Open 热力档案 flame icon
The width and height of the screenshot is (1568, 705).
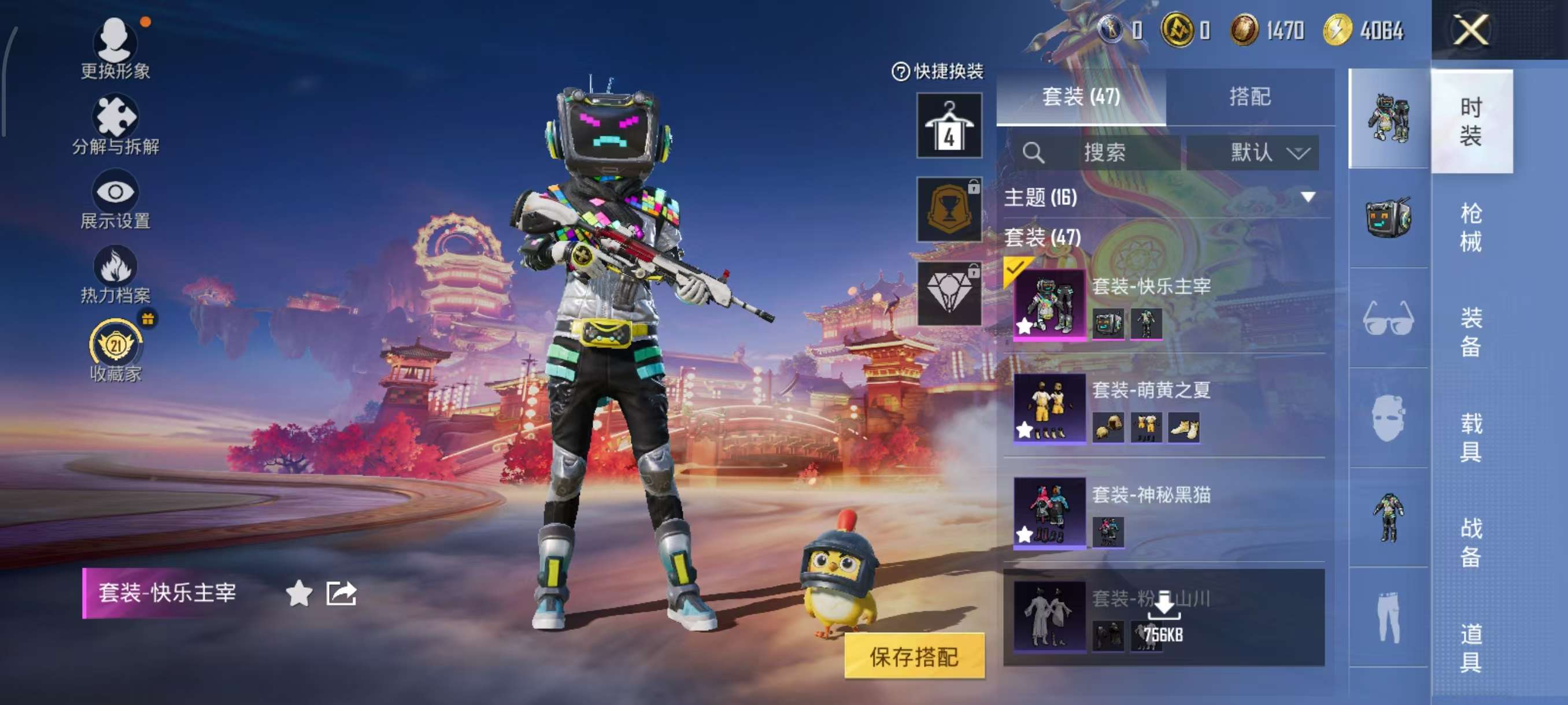pos(115,274)
